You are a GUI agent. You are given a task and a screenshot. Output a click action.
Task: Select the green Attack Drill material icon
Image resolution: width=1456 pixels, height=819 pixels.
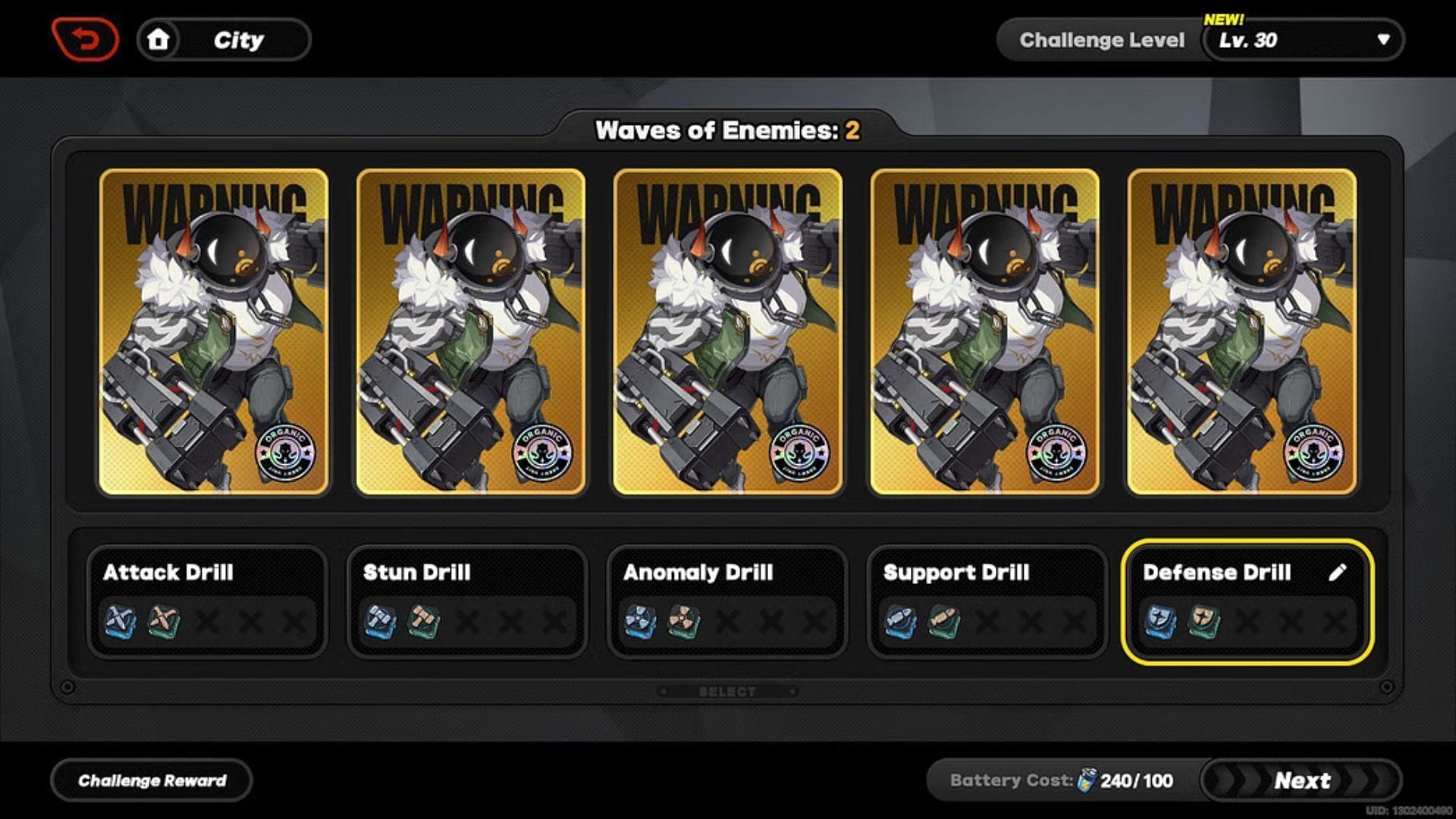click(x=163, y=620)
